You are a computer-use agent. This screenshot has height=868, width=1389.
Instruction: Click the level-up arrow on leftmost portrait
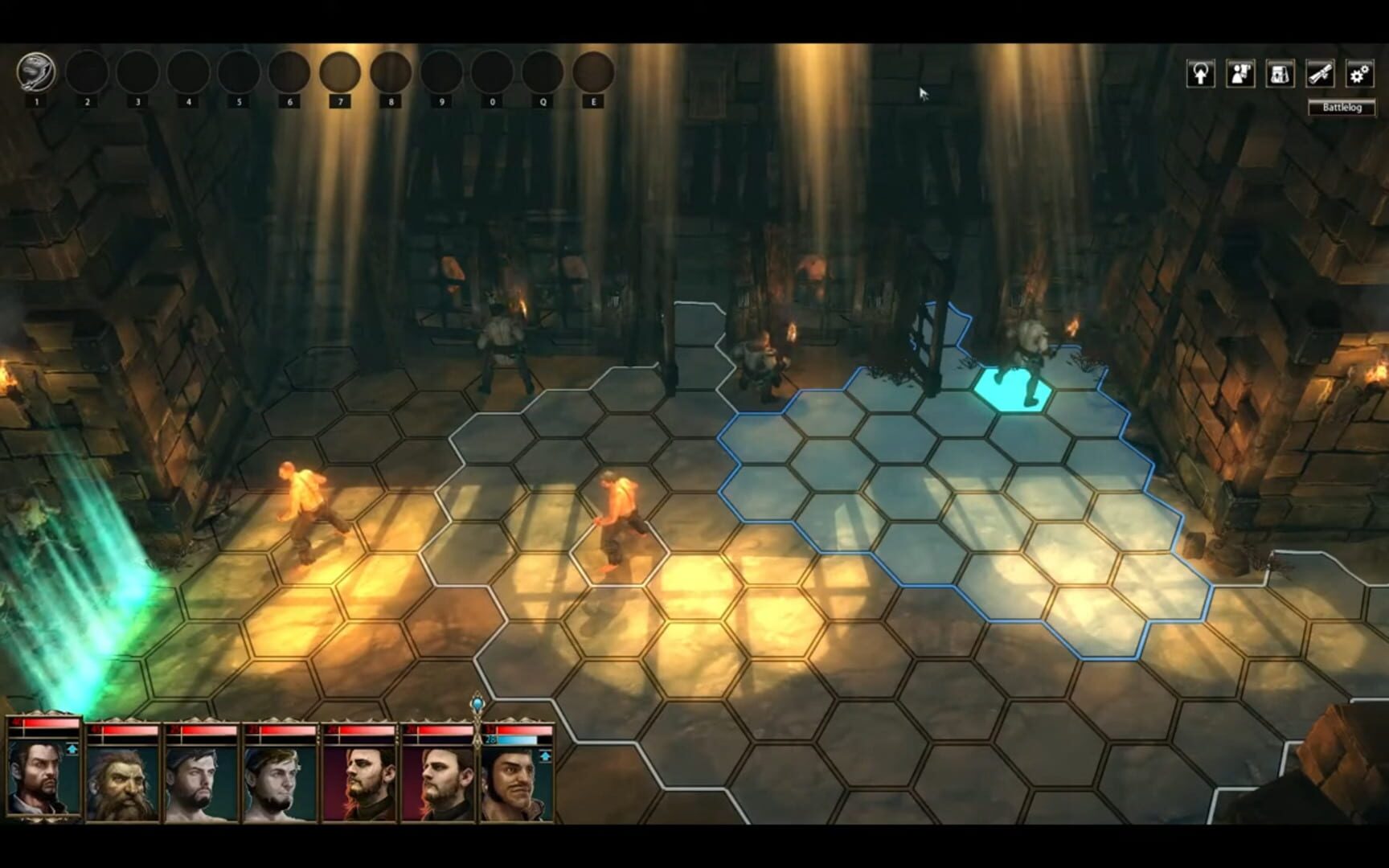pos(72,748)
